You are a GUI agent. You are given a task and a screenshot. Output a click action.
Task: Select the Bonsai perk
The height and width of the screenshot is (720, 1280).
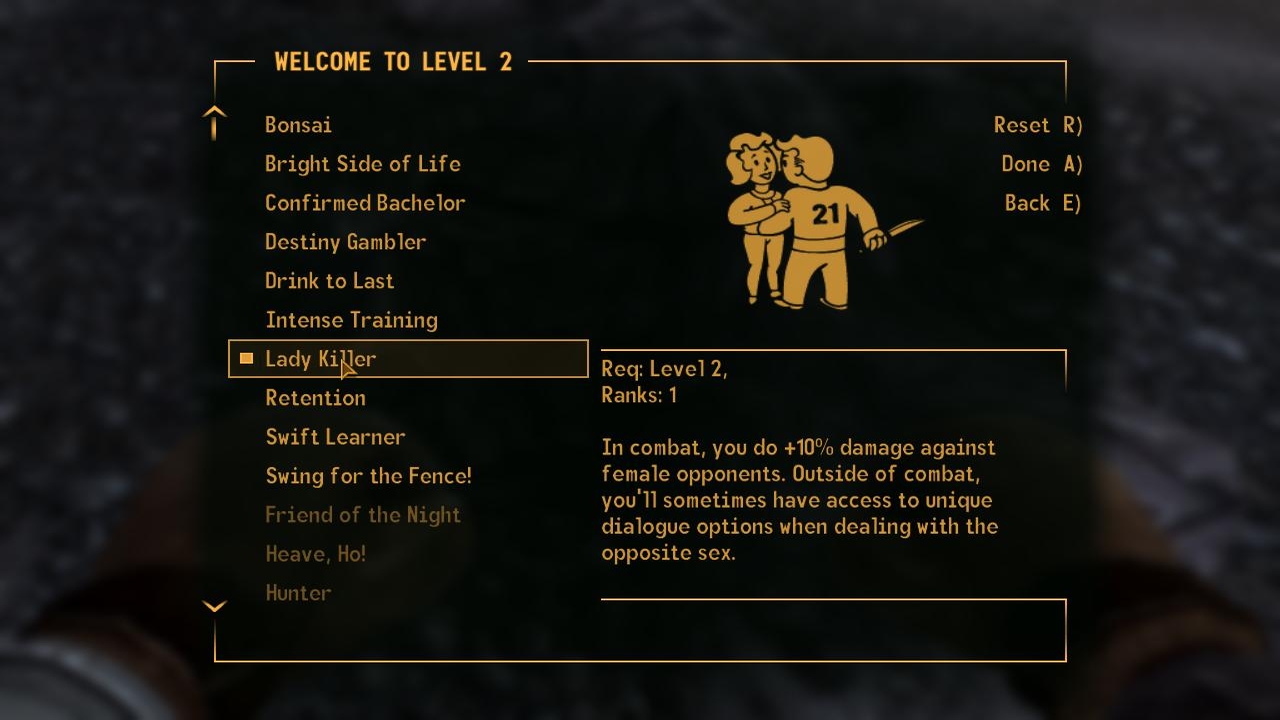[x=298, y=125]
